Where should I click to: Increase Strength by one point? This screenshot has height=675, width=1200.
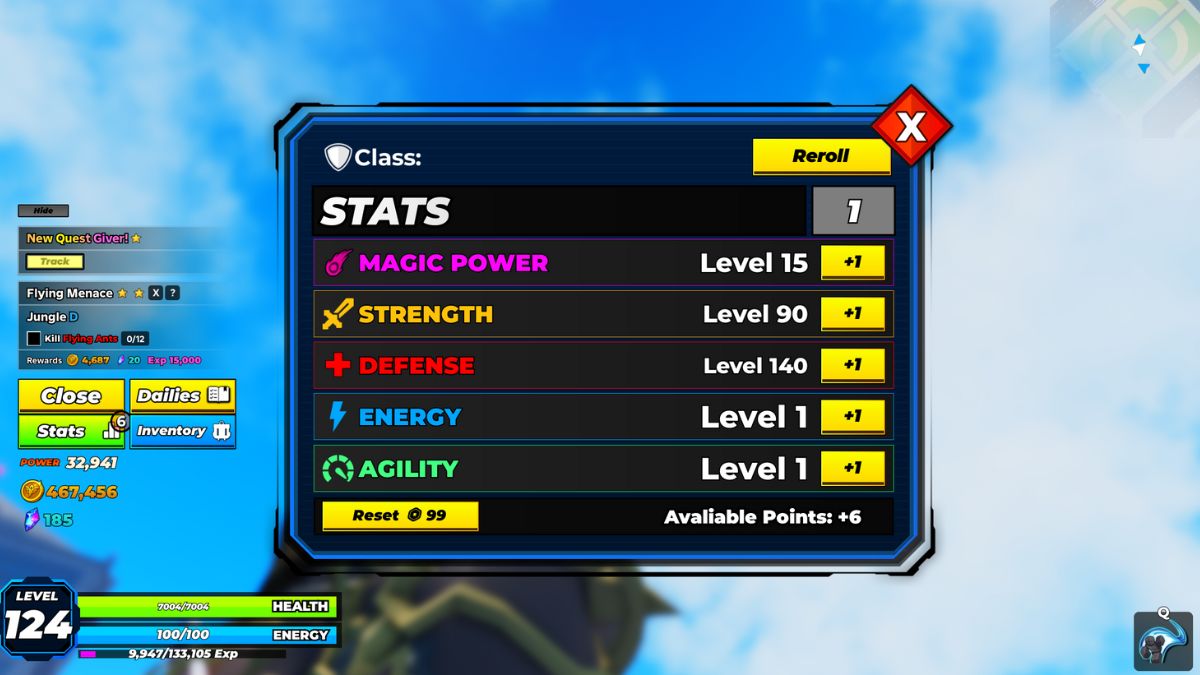tap(852, 314)
